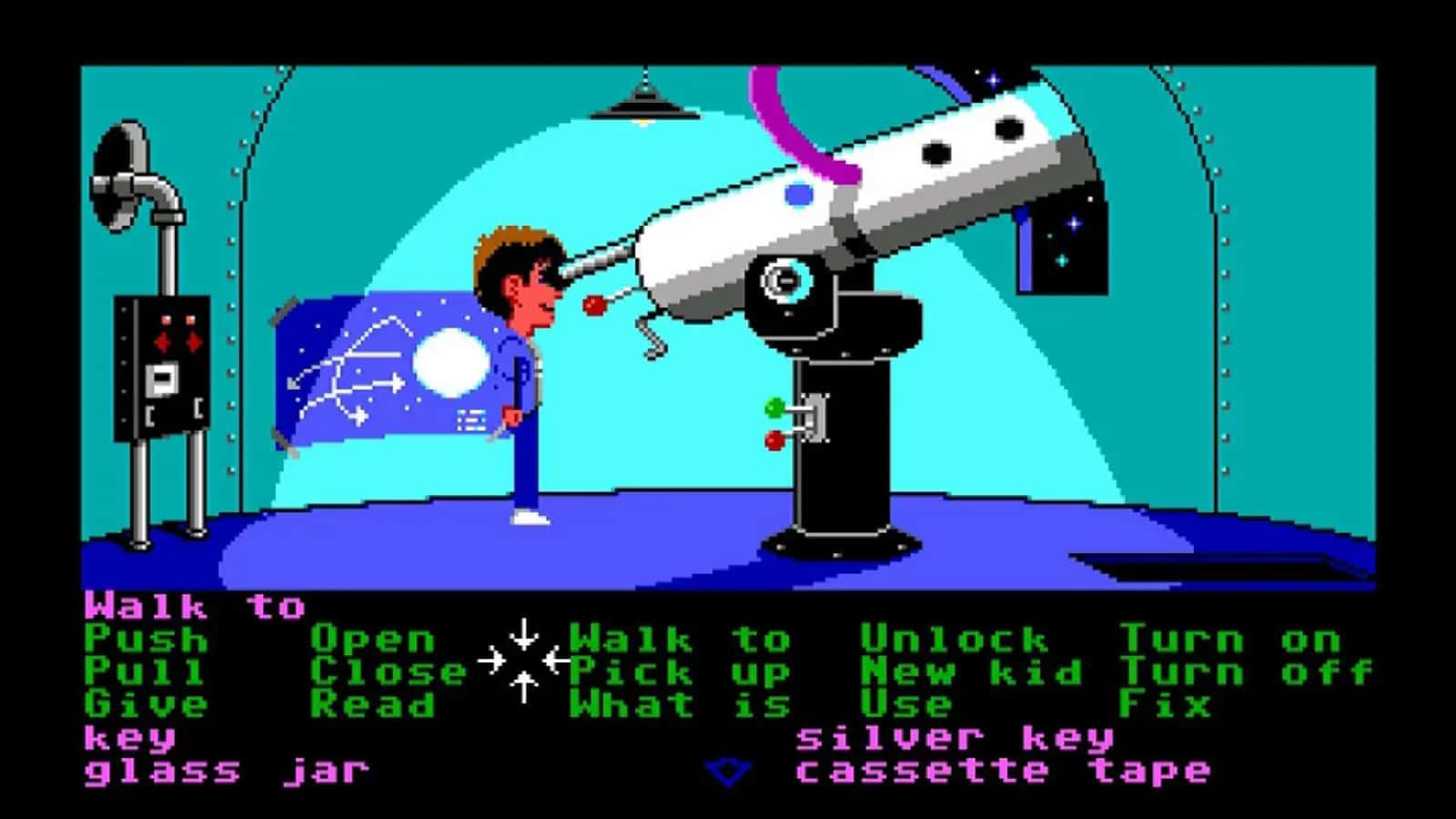Select the 'Turn off' verb
This screenshot has width=1456, height=819.
pos(1247,672)
